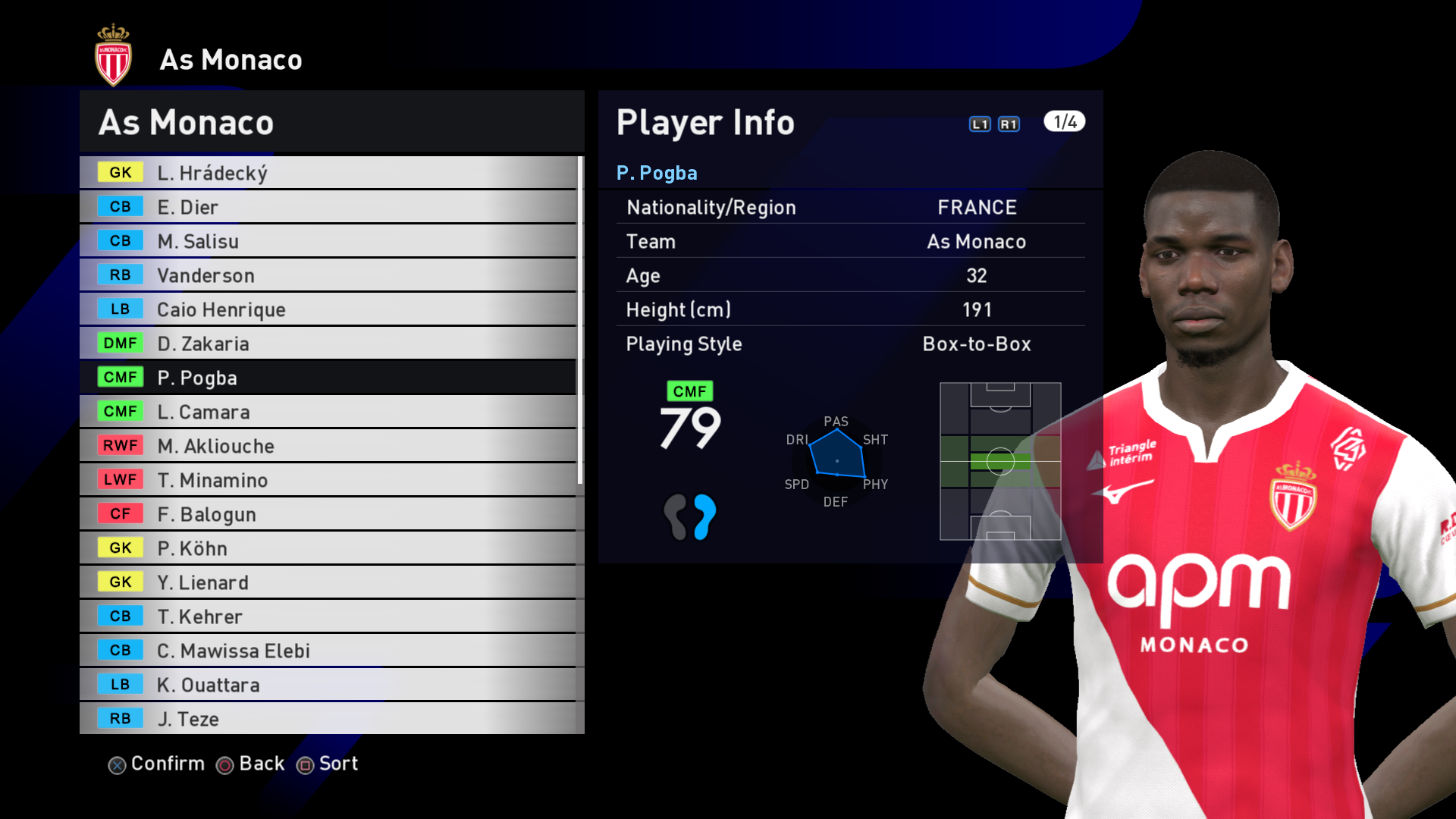The width and height of the screenshot is (1456, 819).
Task: Pick right-back Vanderson from the roster
Action: (x=328, y=275)
